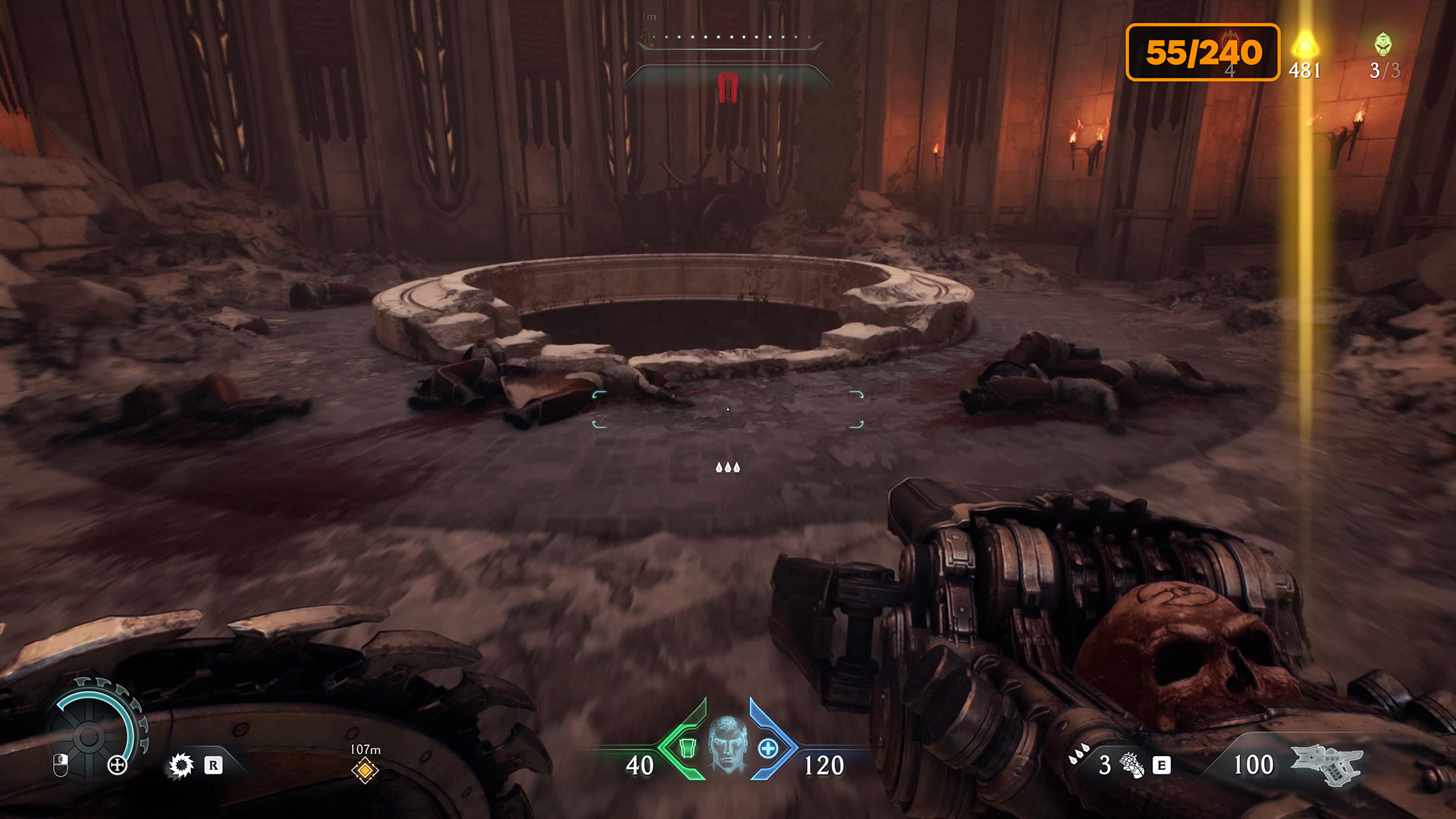Click the orange 55/240 counter overlay

click(x=1203, y=52)
